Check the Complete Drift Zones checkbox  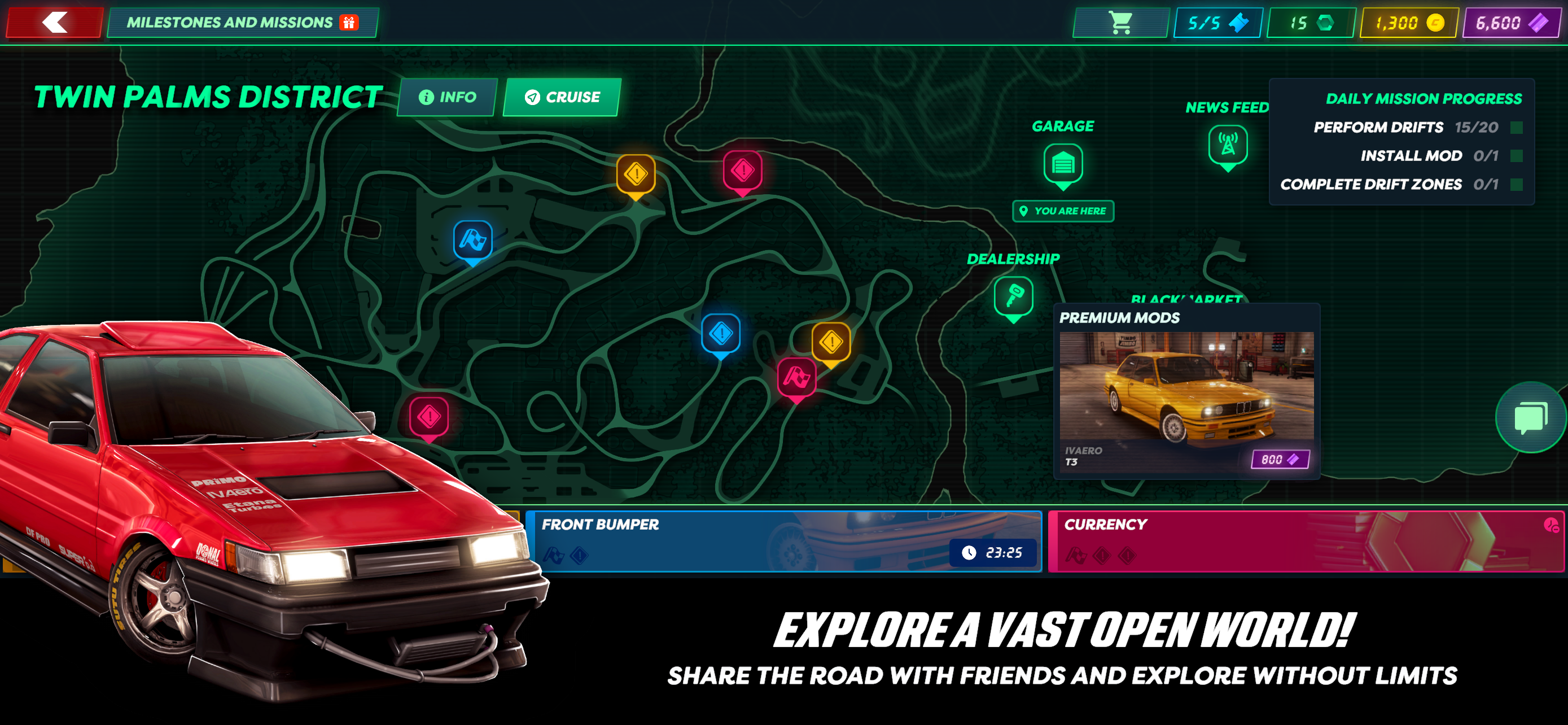(1516, 185)
